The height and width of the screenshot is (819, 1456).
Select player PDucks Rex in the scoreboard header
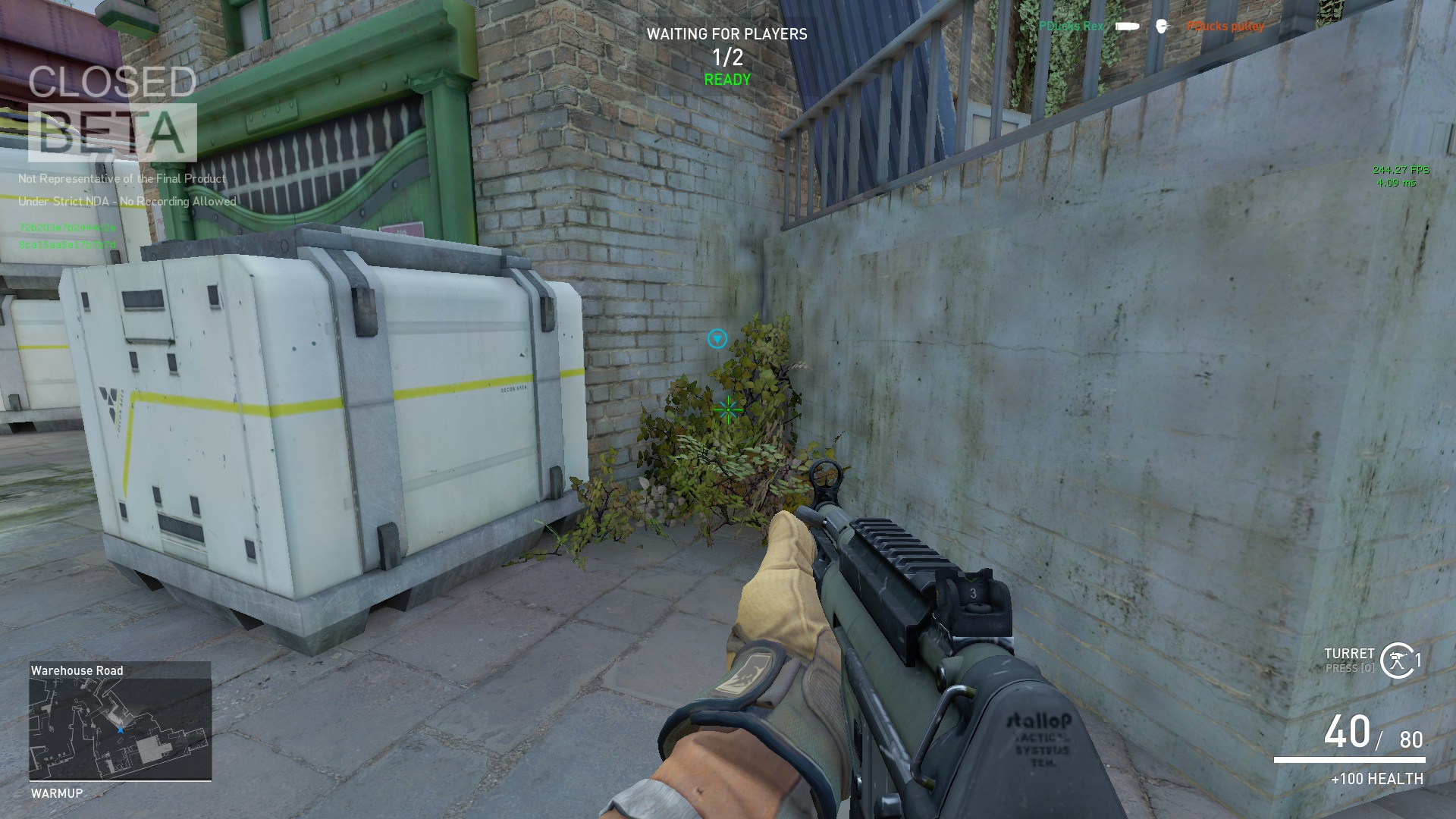(1071, 27)
